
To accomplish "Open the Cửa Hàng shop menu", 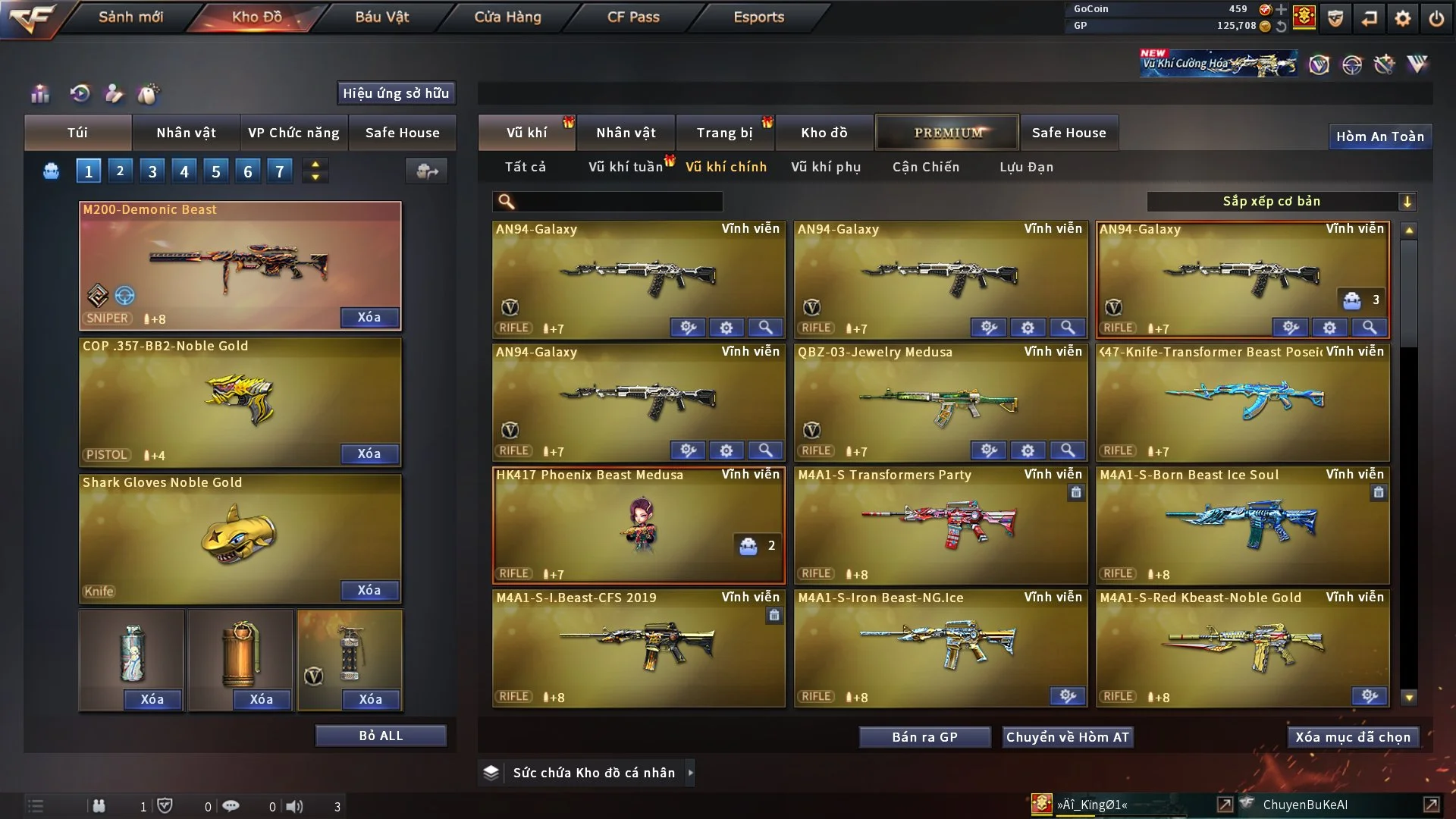I will pos(507,17).
